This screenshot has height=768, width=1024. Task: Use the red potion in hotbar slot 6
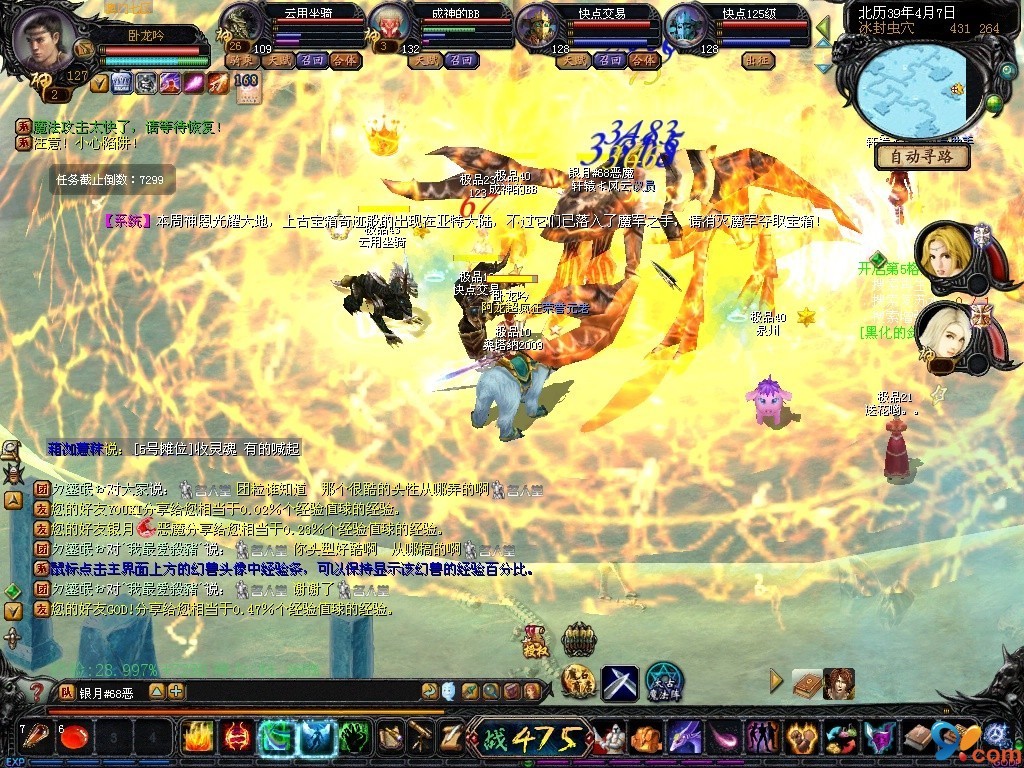[72, 738]
